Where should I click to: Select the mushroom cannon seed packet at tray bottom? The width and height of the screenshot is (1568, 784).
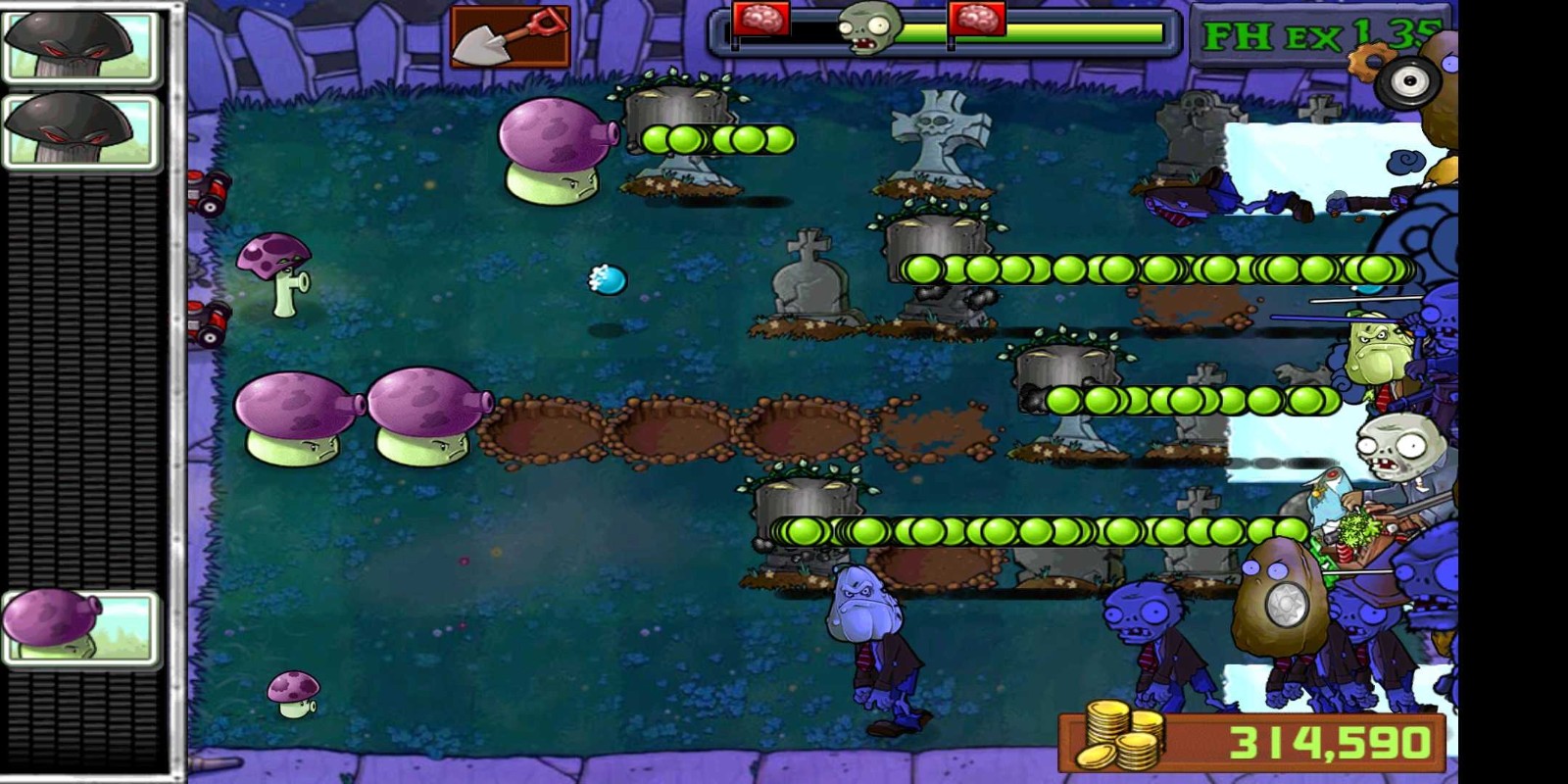tap(78, 627)
